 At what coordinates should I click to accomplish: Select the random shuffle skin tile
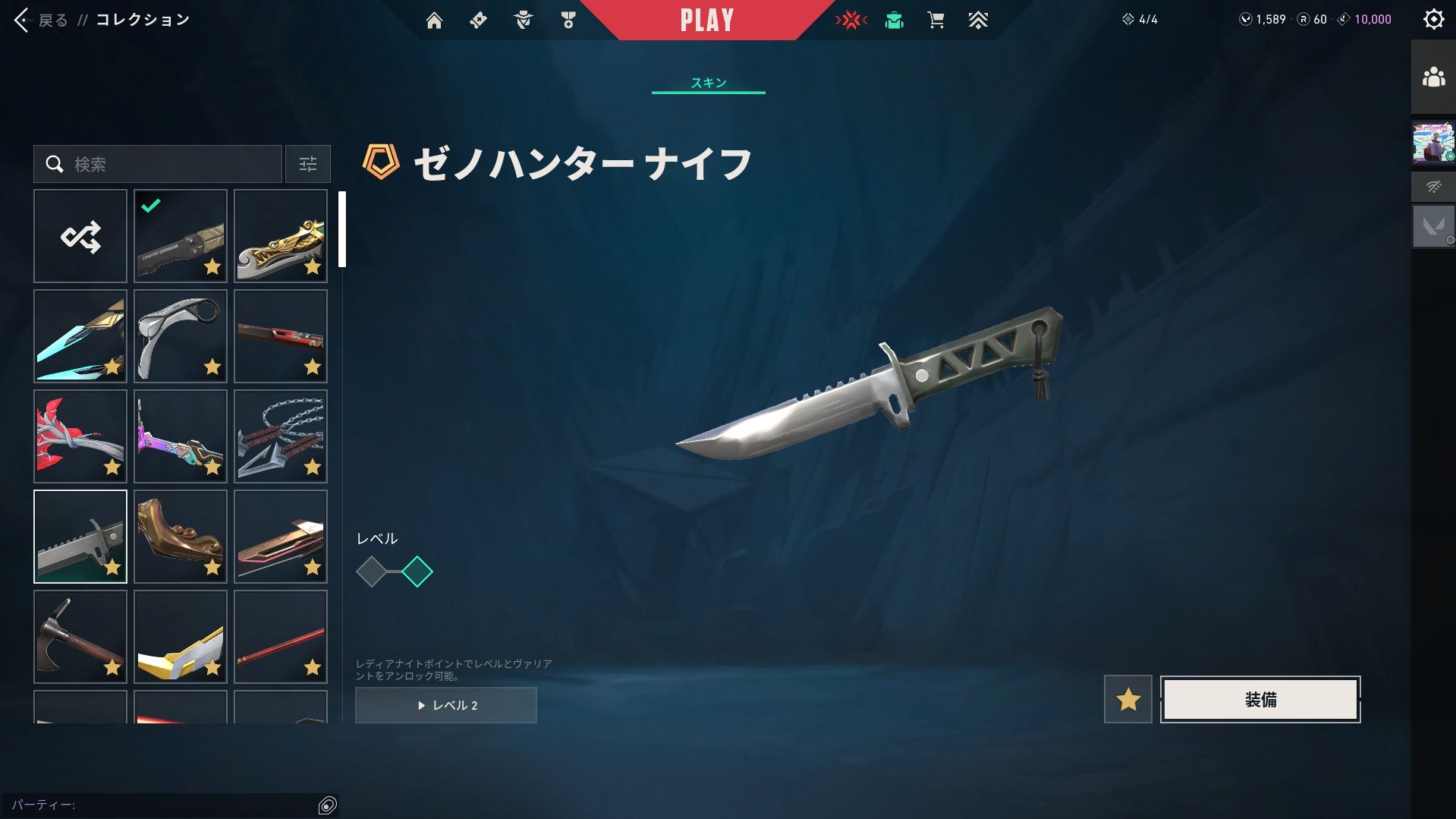click(x=80, y=236)
